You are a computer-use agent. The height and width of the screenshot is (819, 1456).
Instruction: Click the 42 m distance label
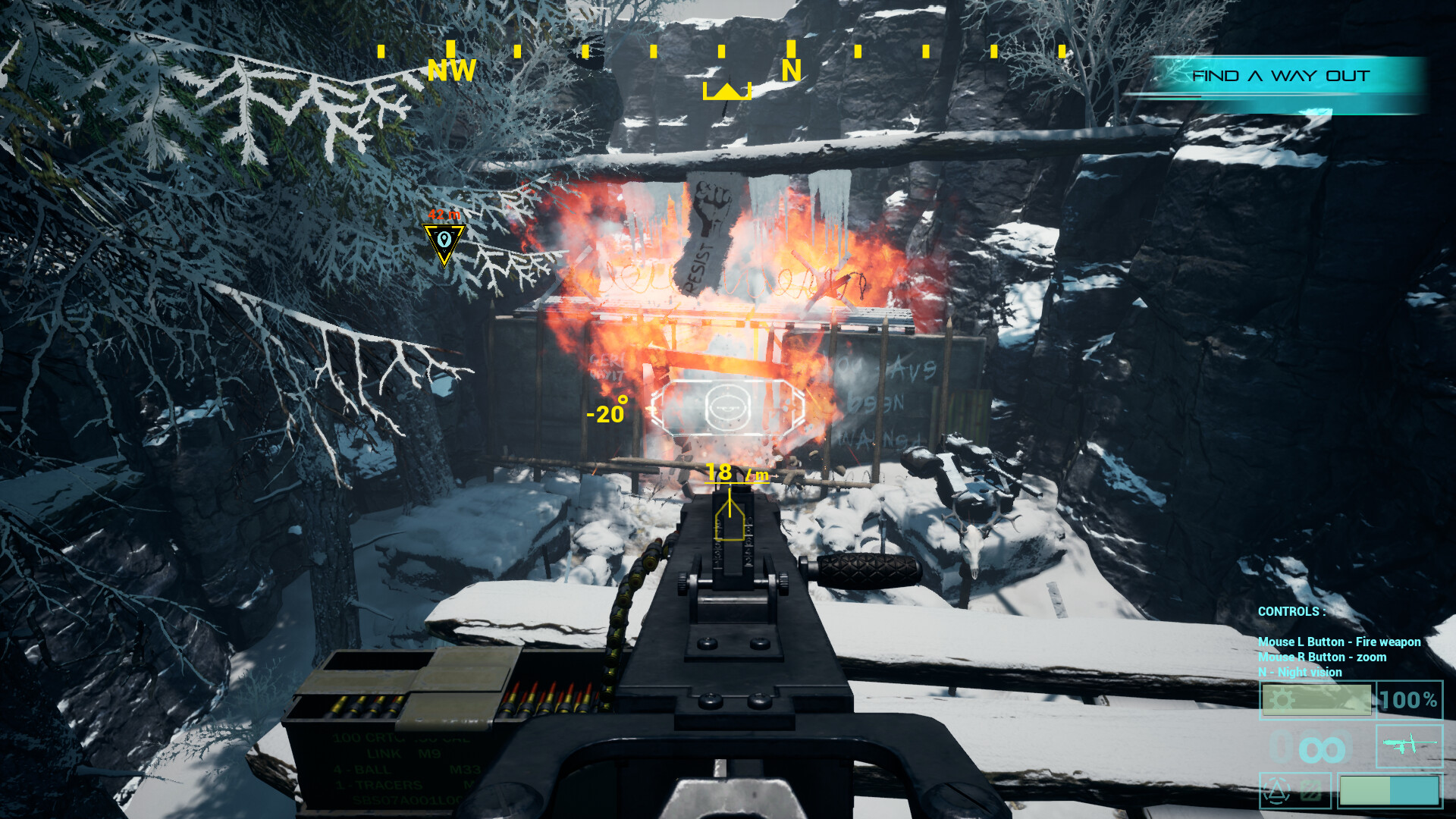(444, 215)
